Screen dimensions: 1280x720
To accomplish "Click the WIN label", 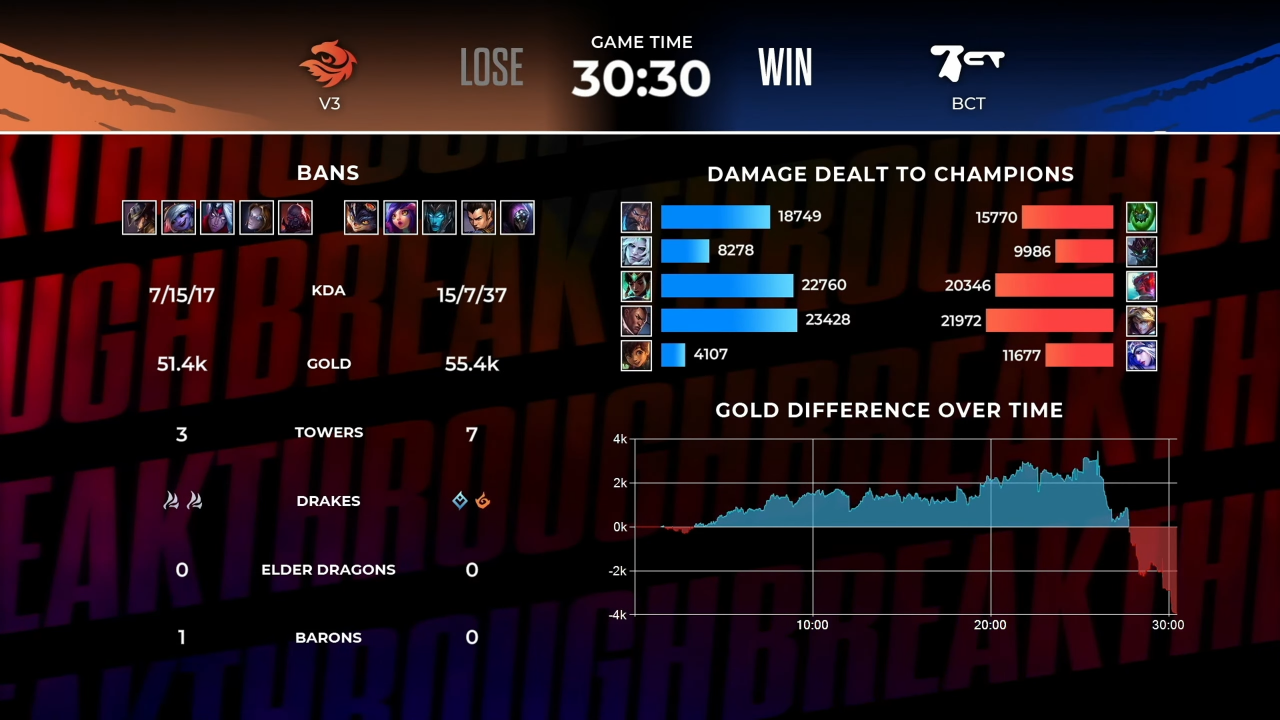I will click(x=786, y=66).
